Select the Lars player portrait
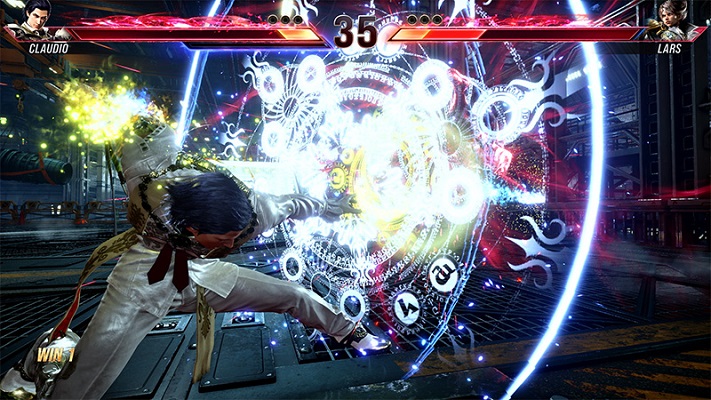This screenshot has width=711, height=400. point(671,20)
